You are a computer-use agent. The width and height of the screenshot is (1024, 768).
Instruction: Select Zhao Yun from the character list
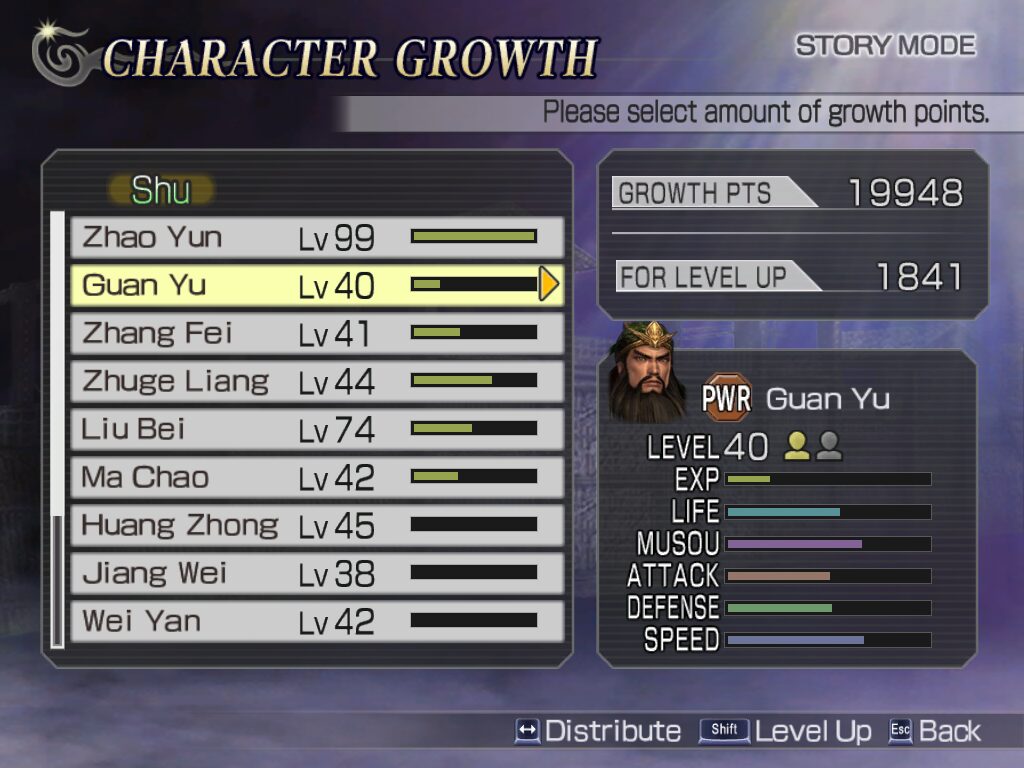click(316, 238)
